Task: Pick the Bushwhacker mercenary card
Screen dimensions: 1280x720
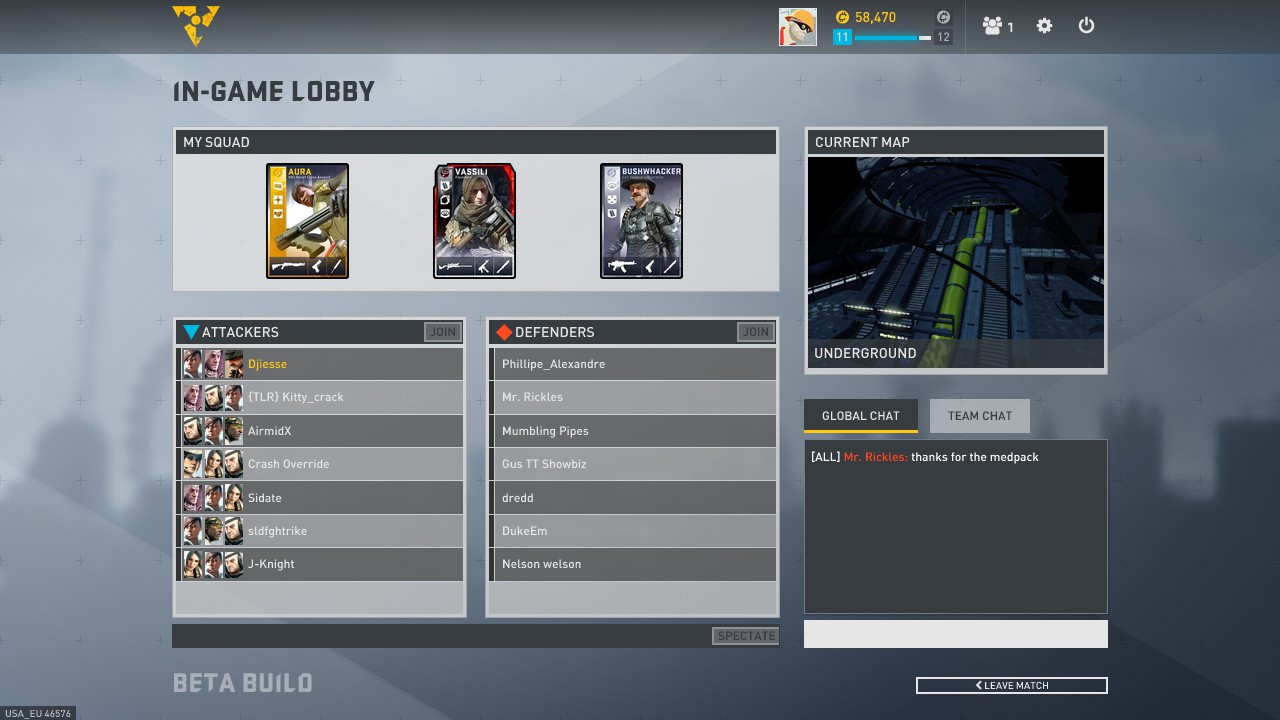Action: click(641, 221)
